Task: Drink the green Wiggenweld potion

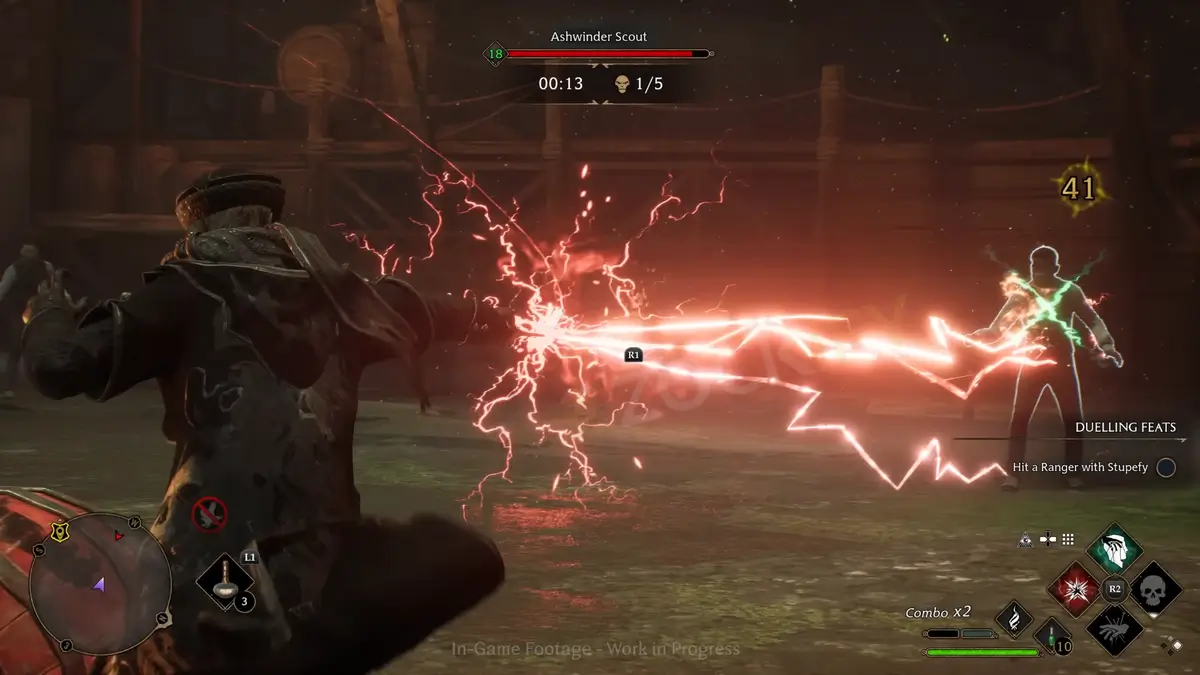Action: point(1052,634)
